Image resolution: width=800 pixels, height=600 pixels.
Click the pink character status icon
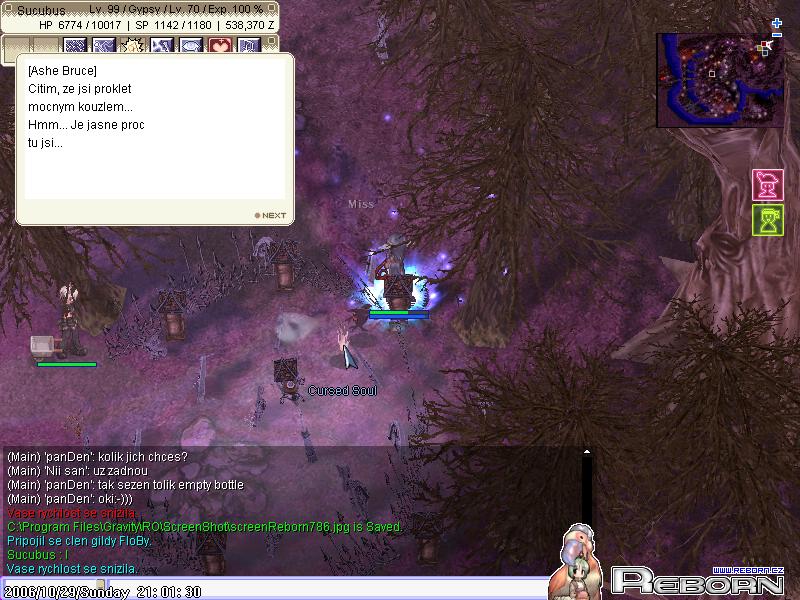[767, 185]
